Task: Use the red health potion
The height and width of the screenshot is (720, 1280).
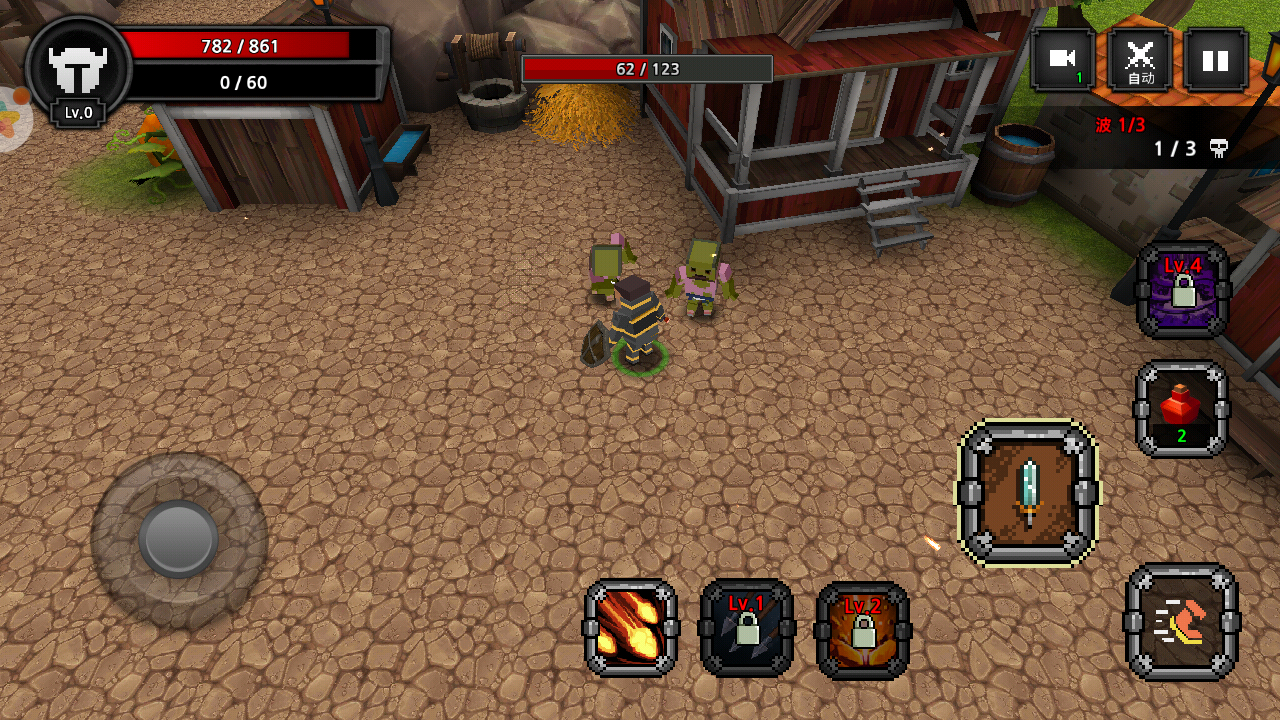Action: pyautogui.click(x=1181, y=409)
